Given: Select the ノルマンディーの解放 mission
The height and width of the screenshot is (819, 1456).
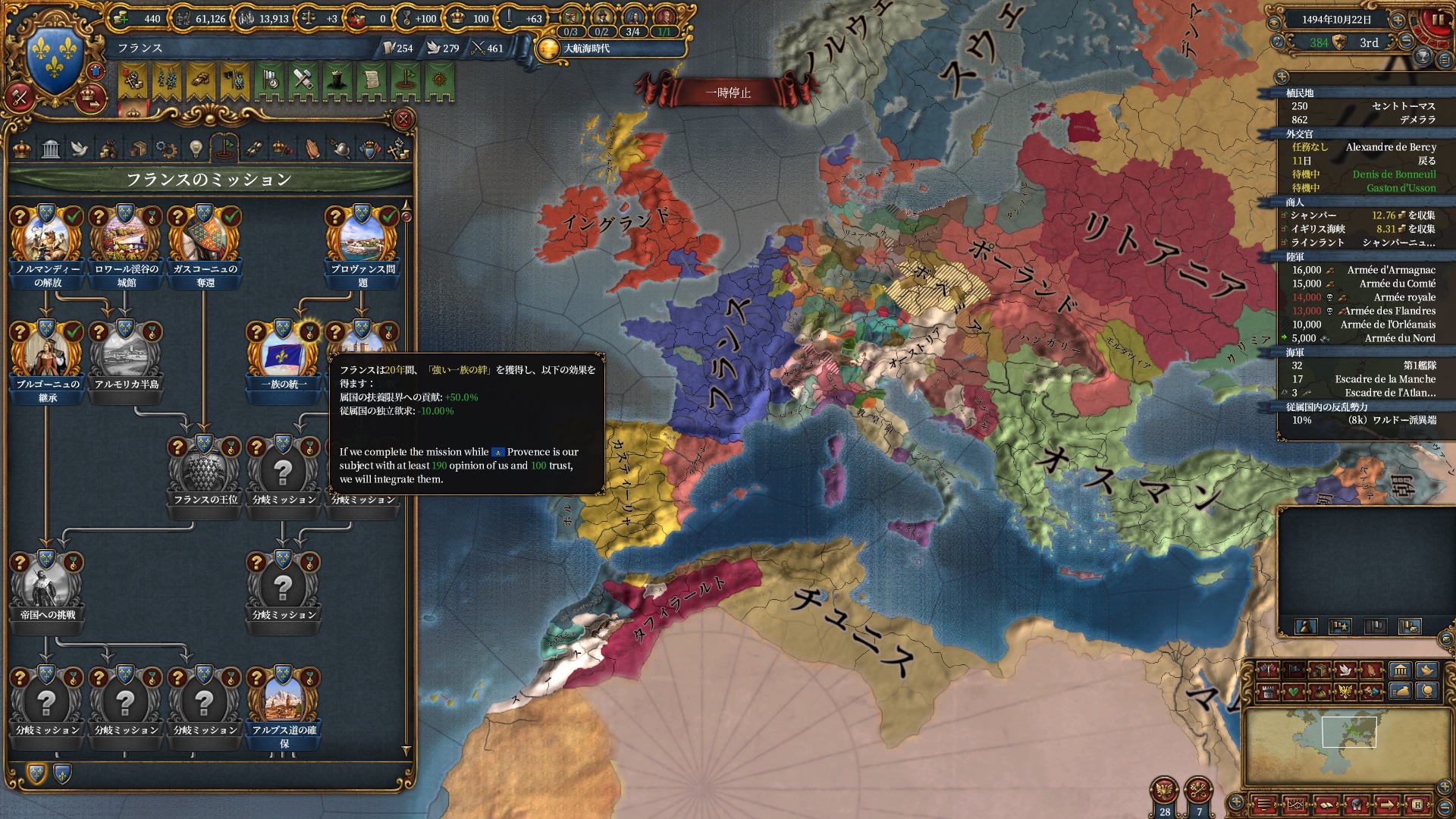Looking at the screenshot, I should (47, 241).
